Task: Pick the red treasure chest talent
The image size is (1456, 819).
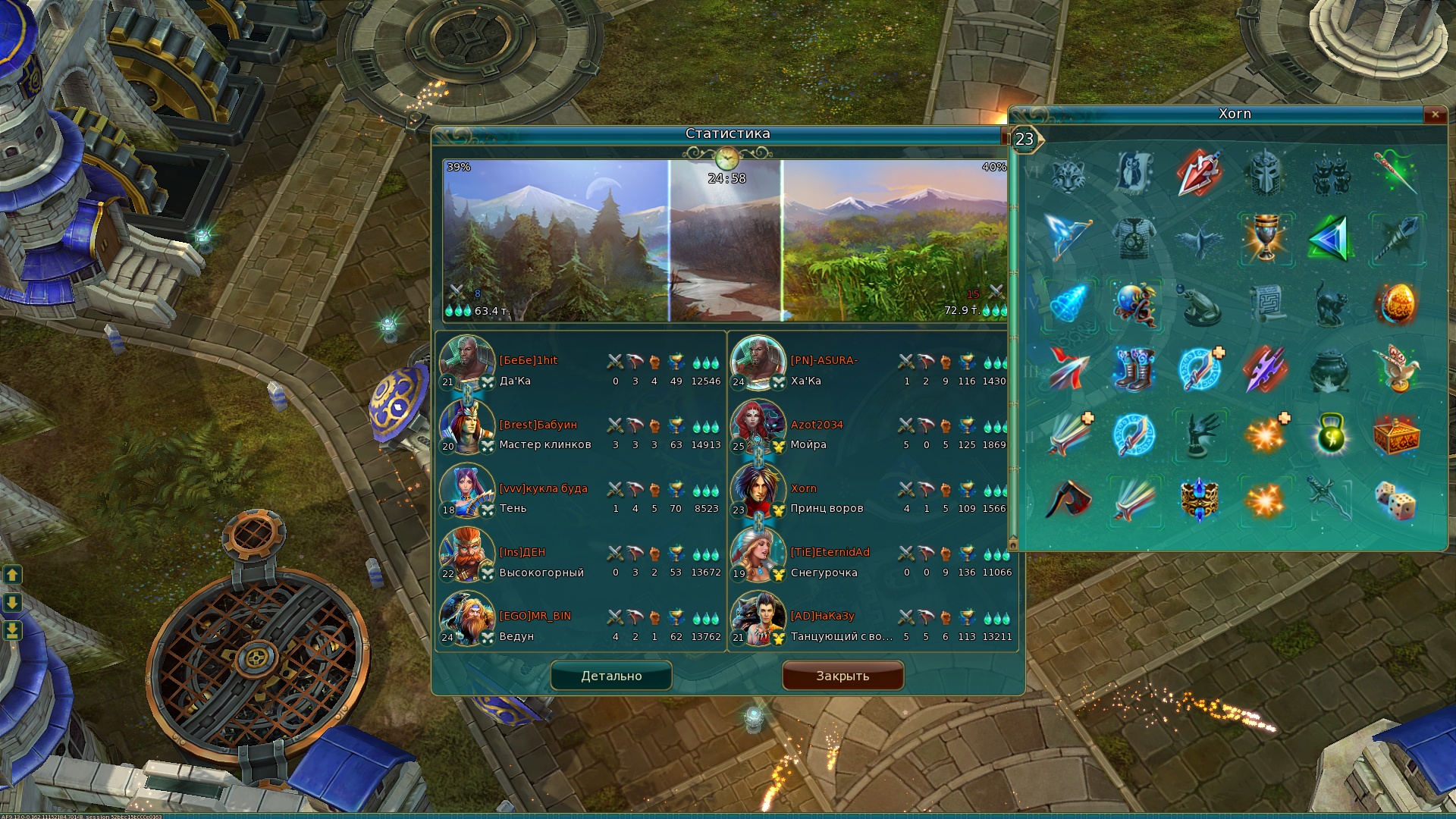Action: point(1395,435)
